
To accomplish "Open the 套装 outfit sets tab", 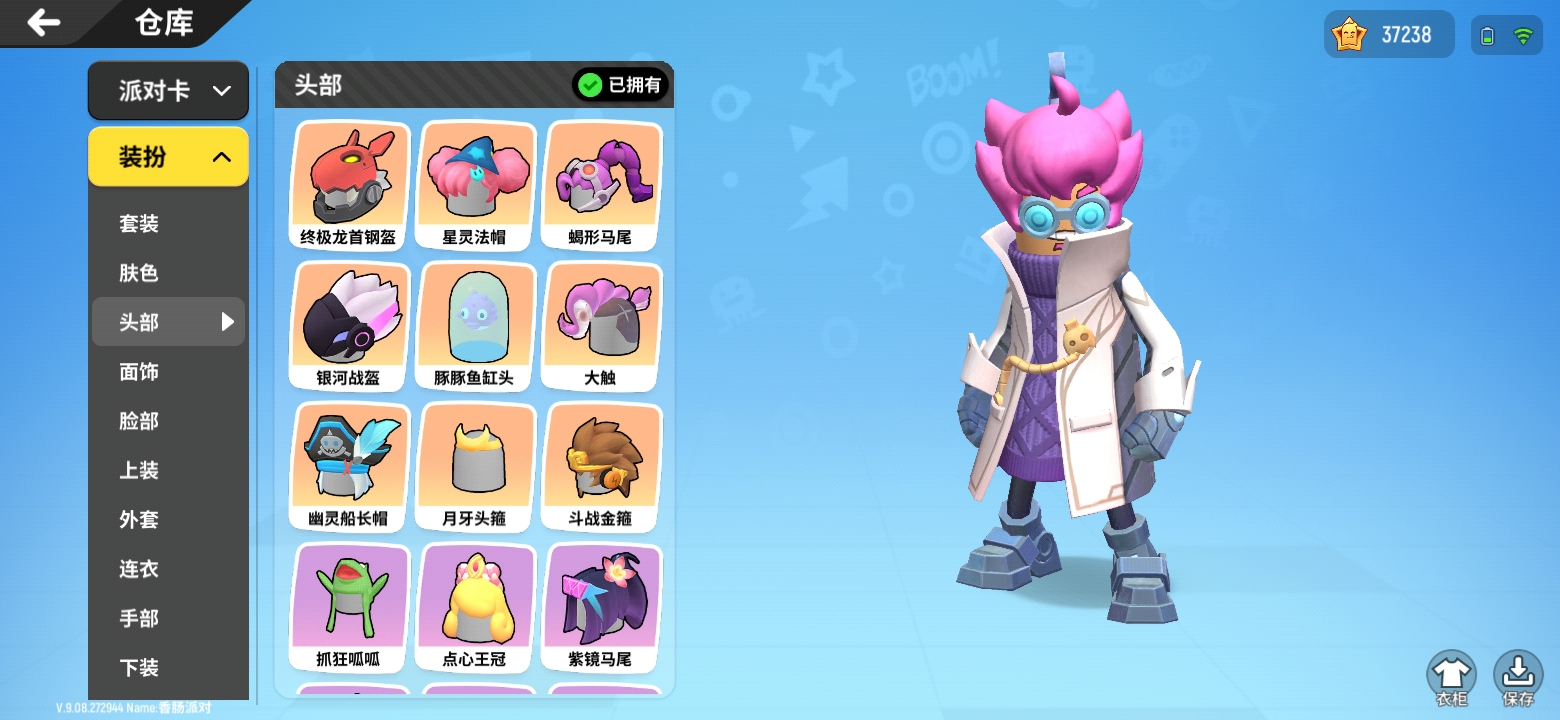I will (x=138, y=223).
